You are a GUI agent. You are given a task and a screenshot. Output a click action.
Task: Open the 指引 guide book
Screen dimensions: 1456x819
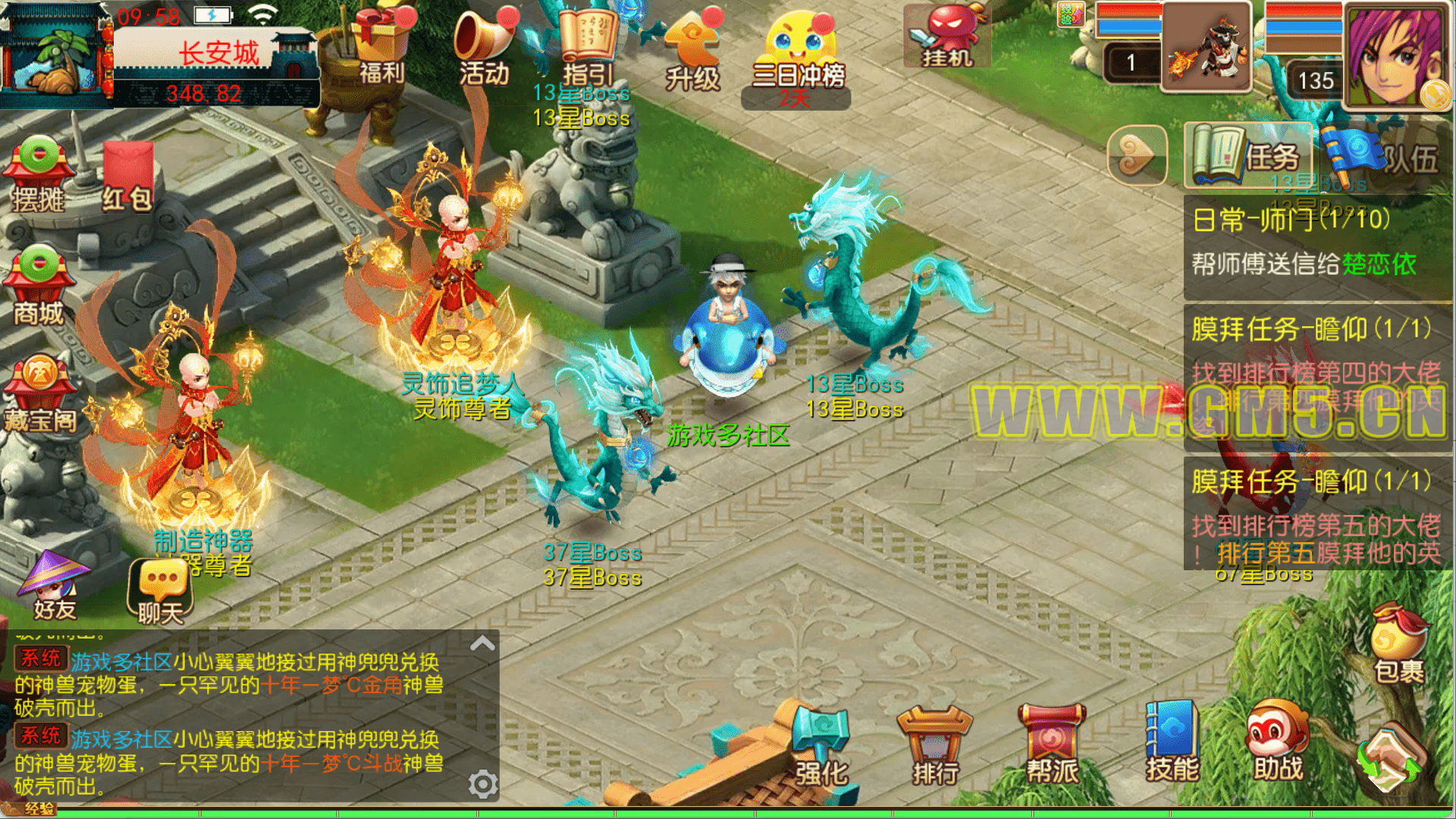(x=587, y=47)
